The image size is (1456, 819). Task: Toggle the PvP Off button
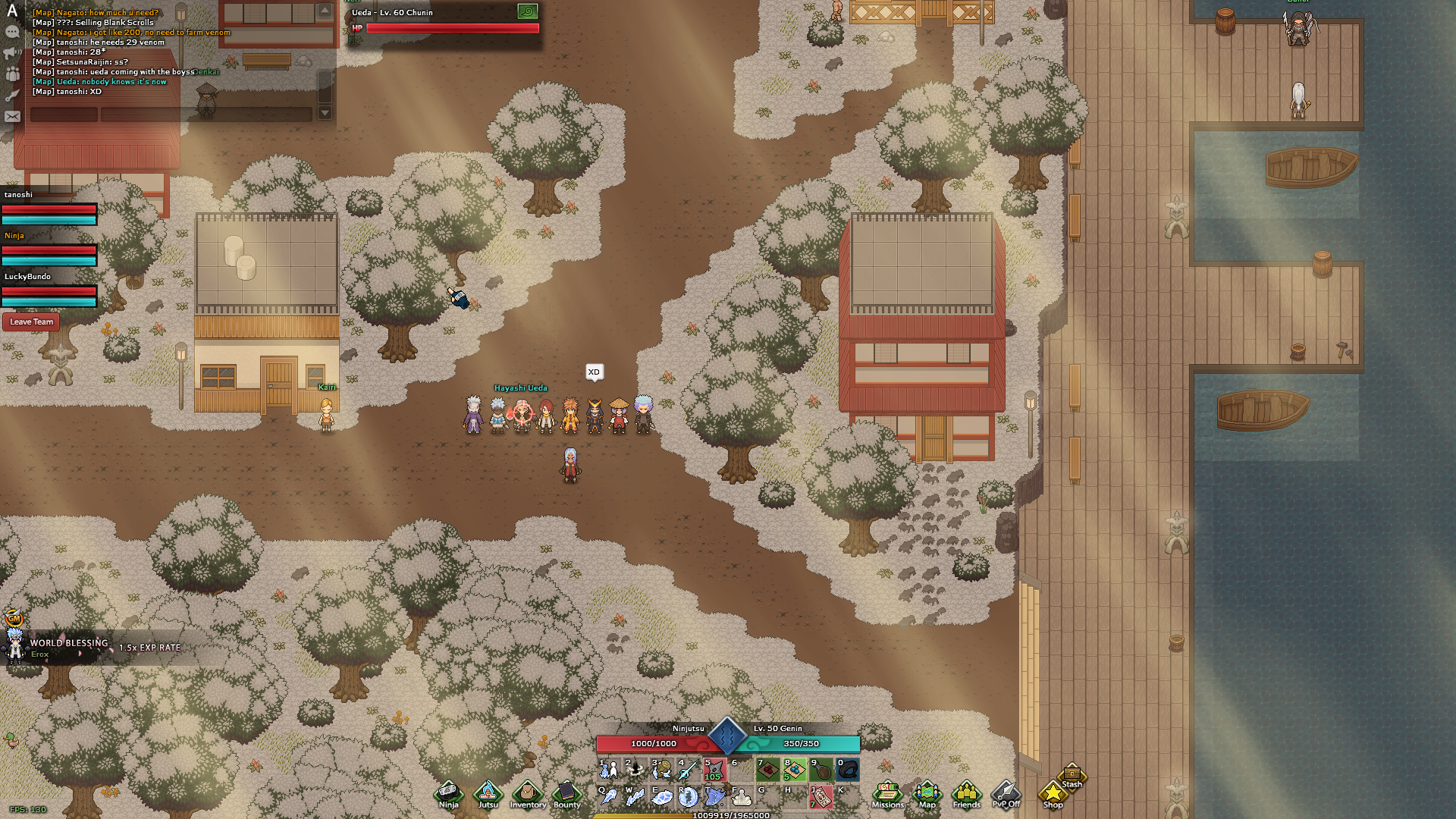pos(1006,795)
